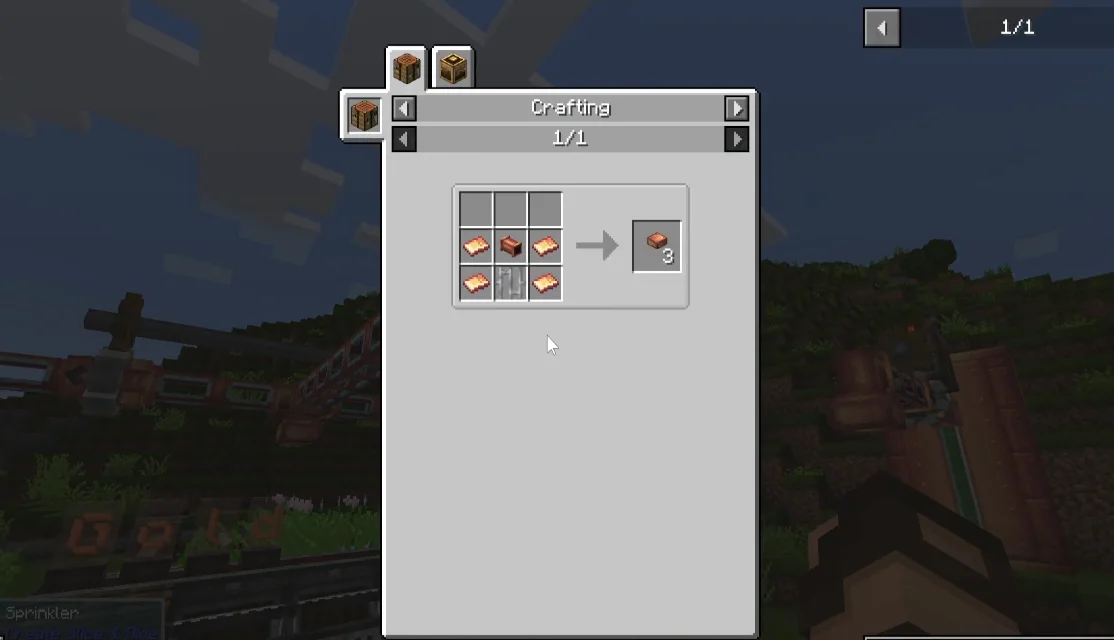Show the next recipe page in the window
Image resolution: width=1114 pixels, height=640 pixels.
coord(737,139)
